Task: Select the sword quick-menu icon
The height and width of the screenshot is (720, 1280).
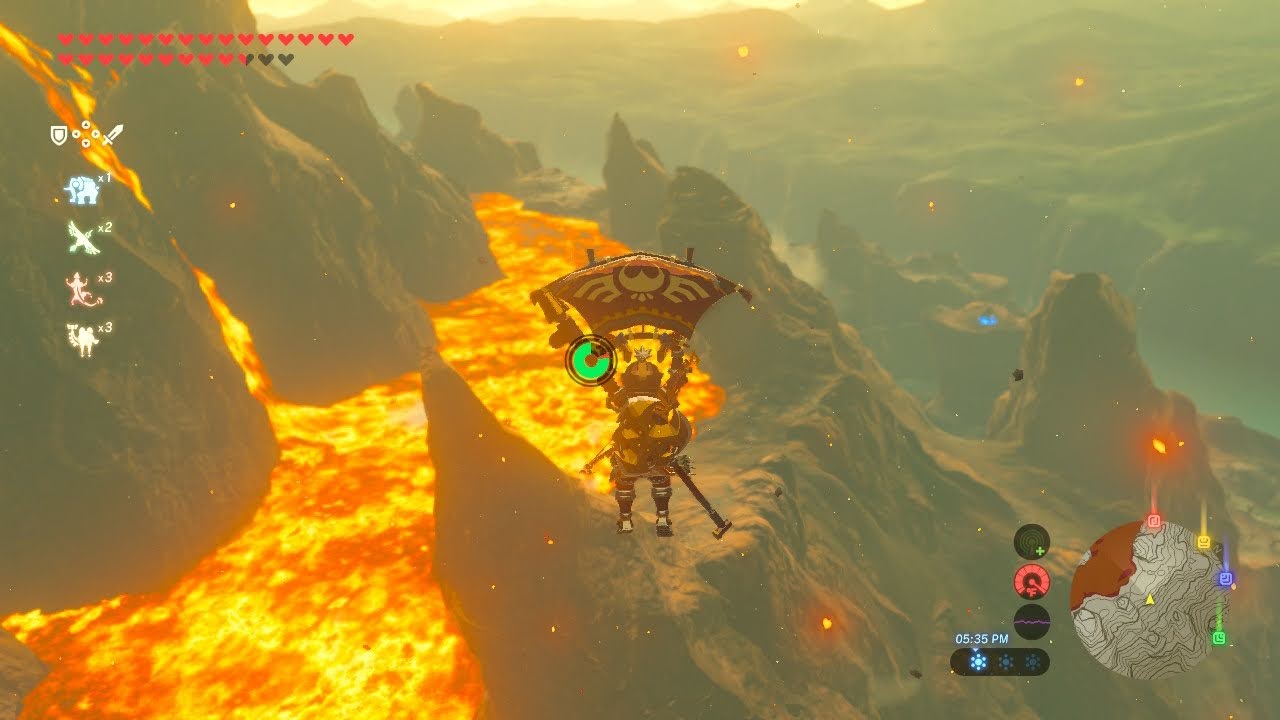Action: [112, 134]
